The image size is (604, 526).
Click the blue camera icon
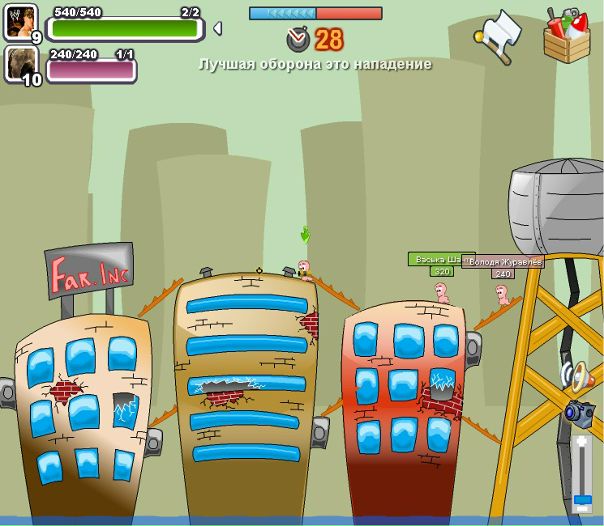578,411
